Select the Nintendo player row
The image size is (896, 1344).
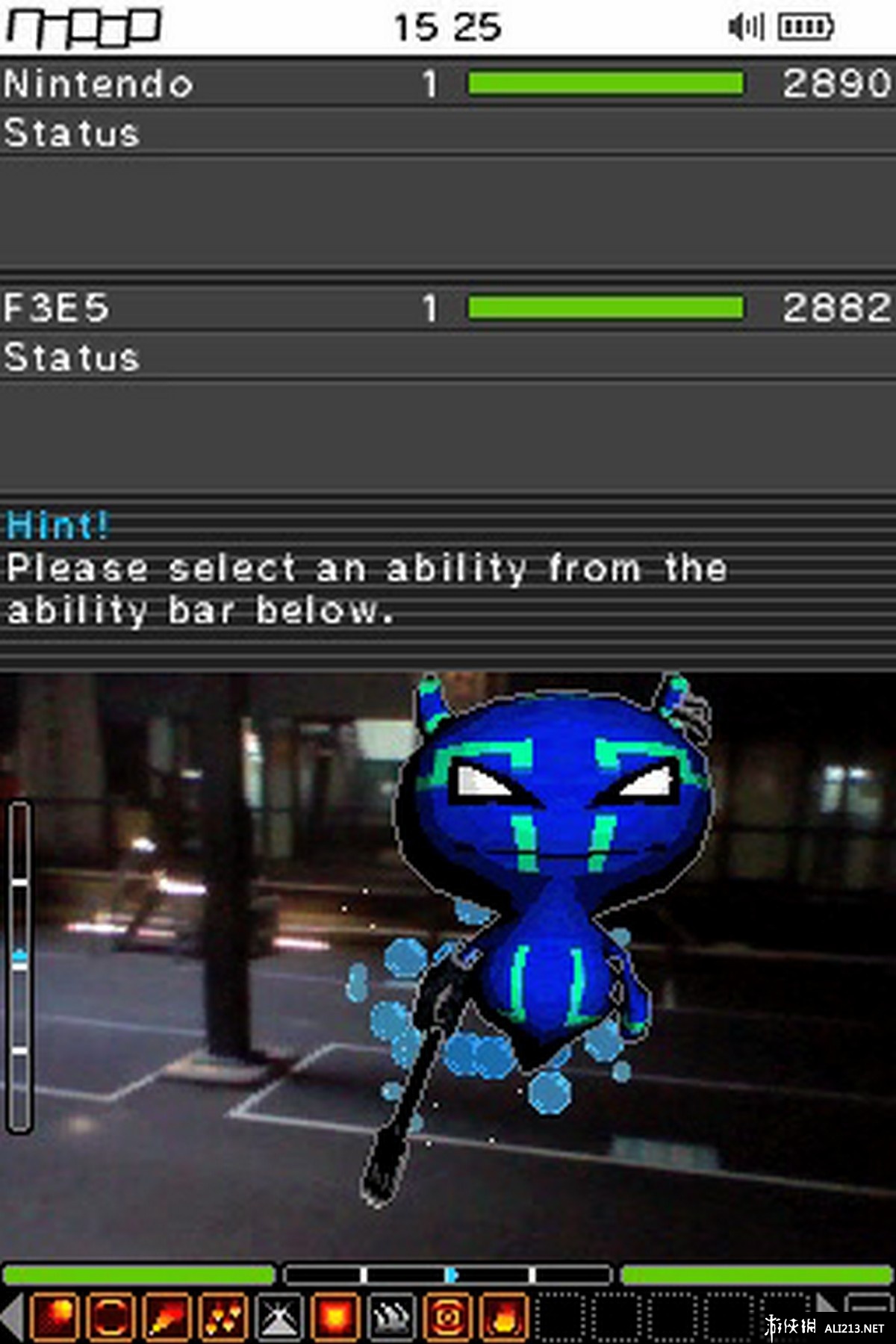[x=448, y=84]
